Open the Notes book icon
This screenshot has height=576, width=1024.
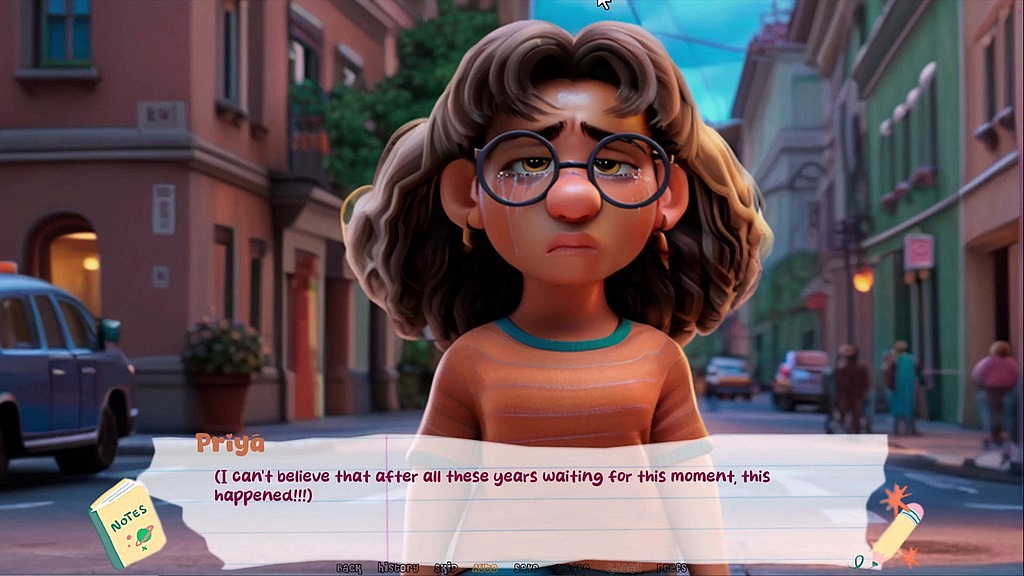point(126,522)
